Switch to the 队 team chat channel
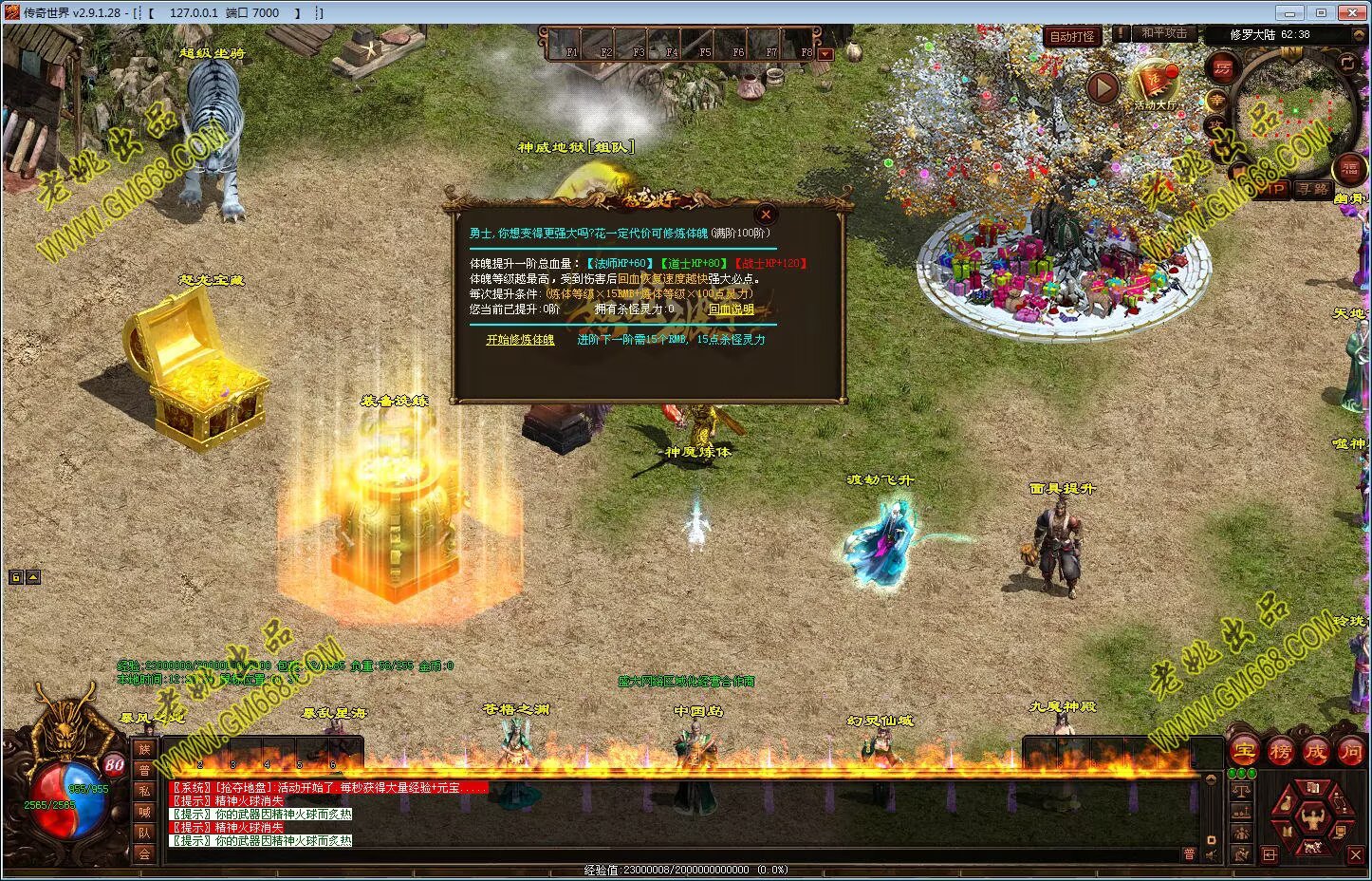The image size is (1372, 881). (x=144, y=833)
